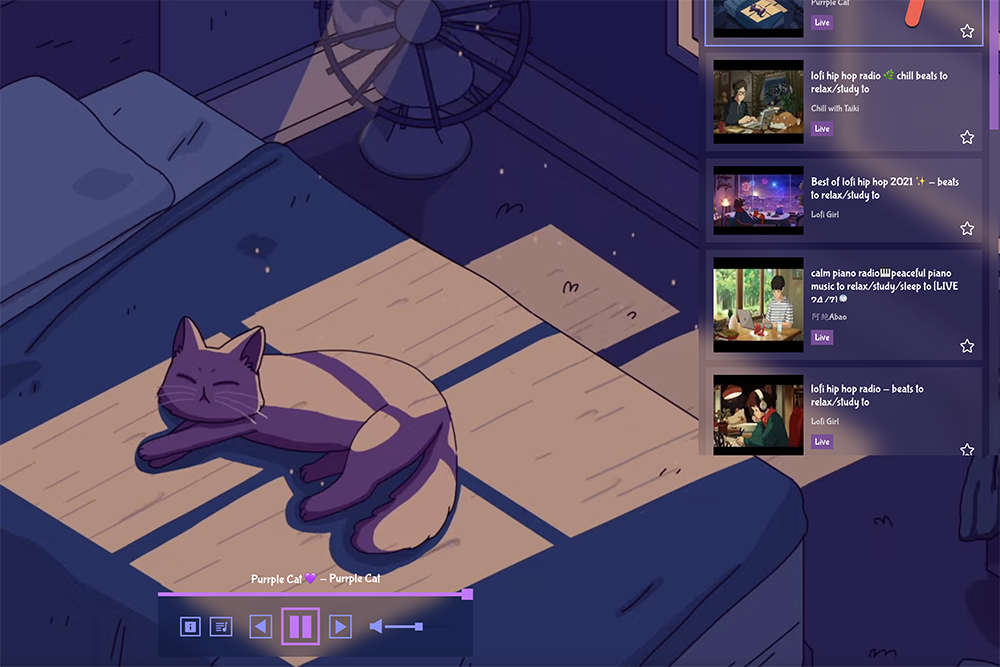Click the song progress bar handle

coord(467,594)
